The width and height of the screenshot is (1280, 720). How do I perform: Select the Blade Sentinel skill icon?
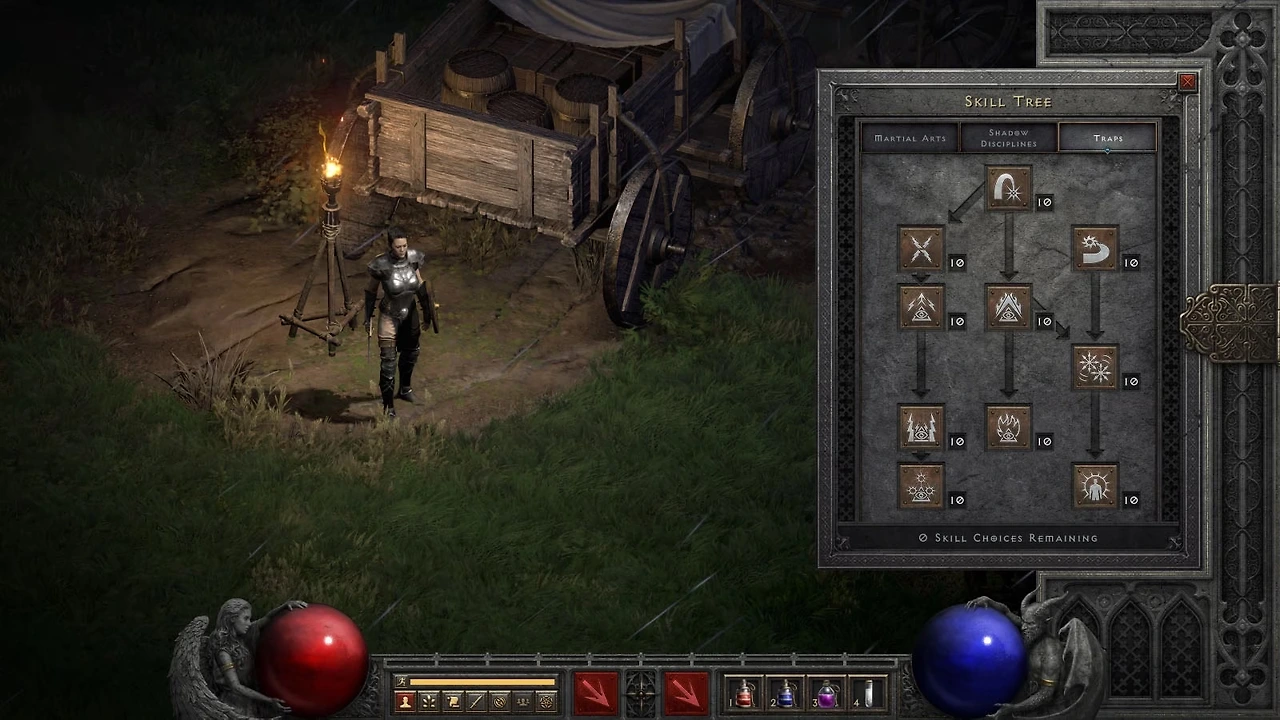1095,248
